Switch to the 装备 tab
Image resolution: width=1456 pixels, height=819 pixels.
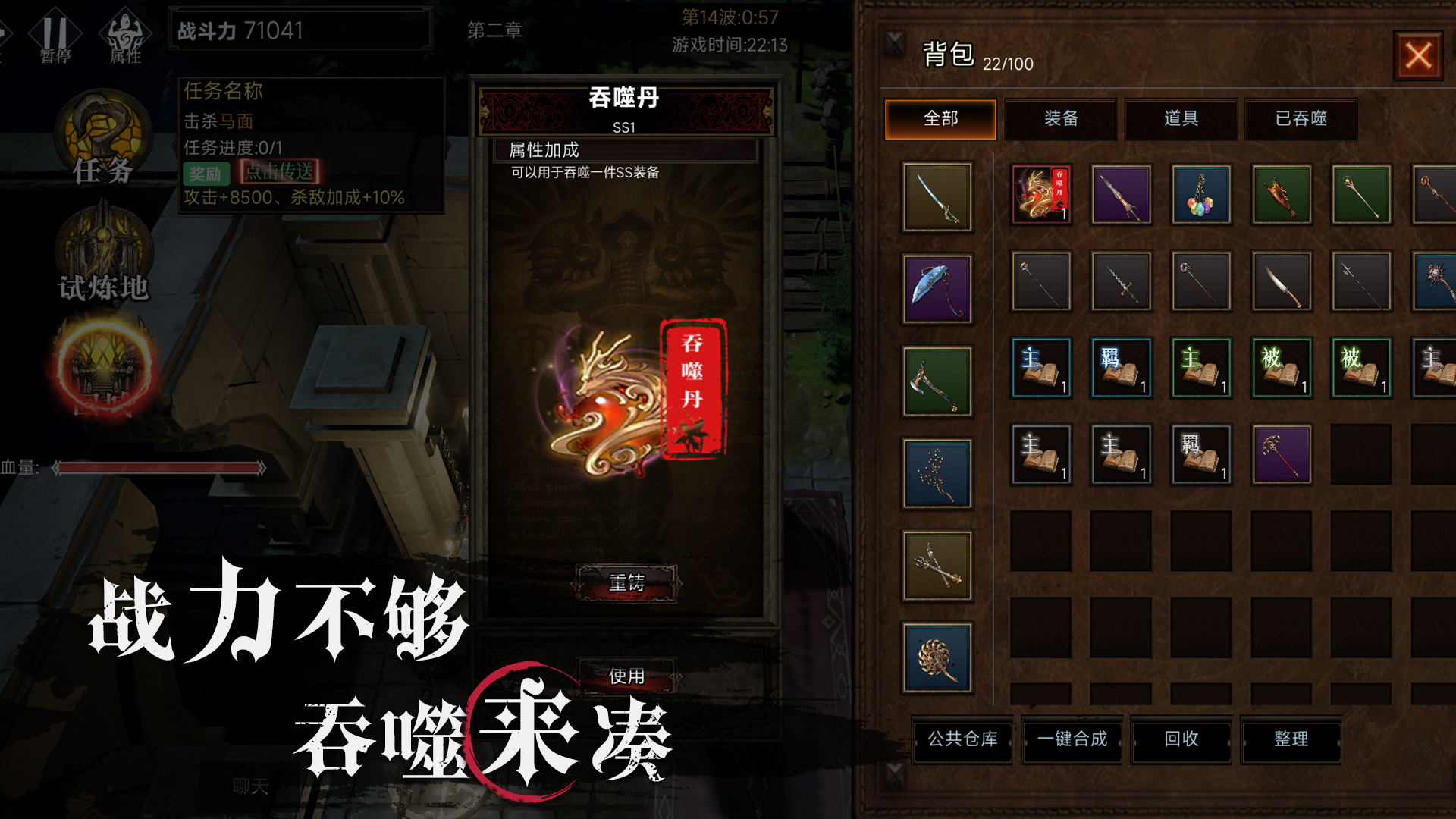click(x=1060, y=119)
